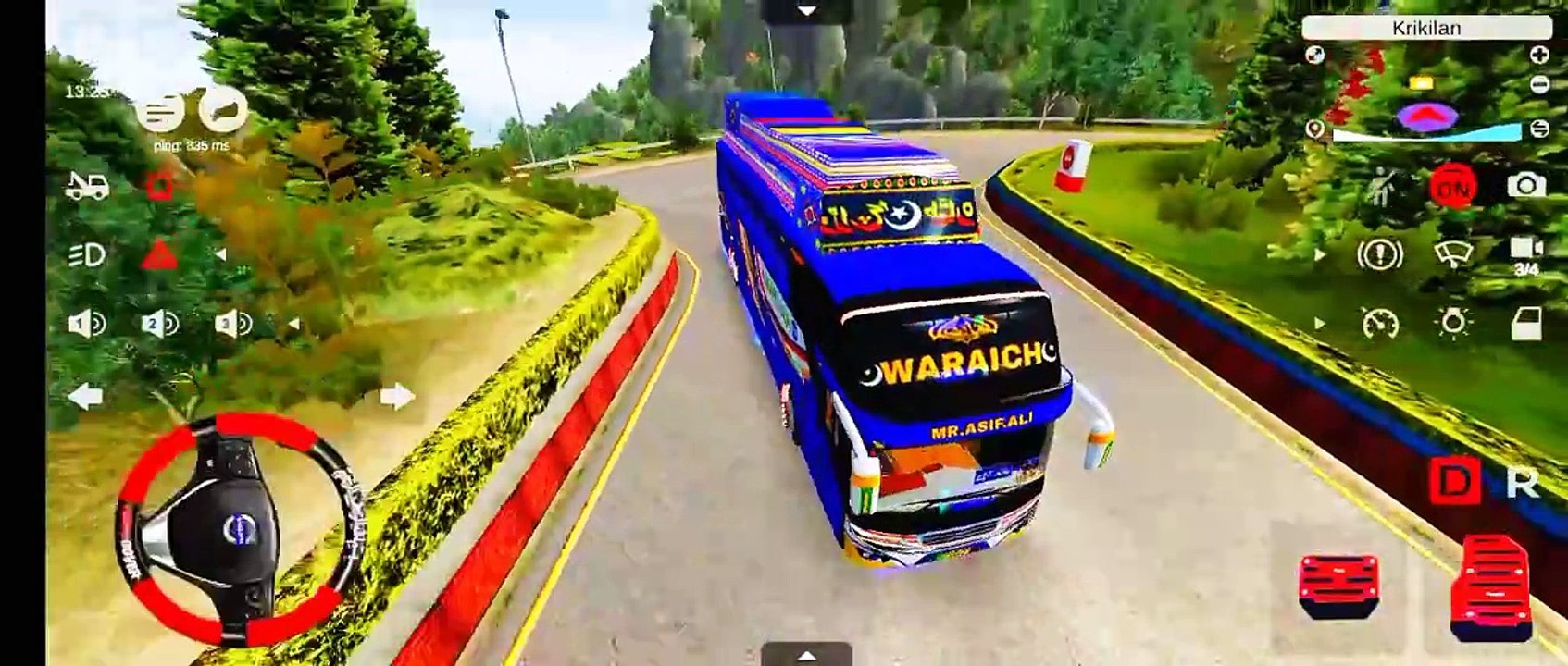The height and width of the screenshot is (666, 1568).
Task: Zoom out the minimap with minus
Action: (1538, 84)
